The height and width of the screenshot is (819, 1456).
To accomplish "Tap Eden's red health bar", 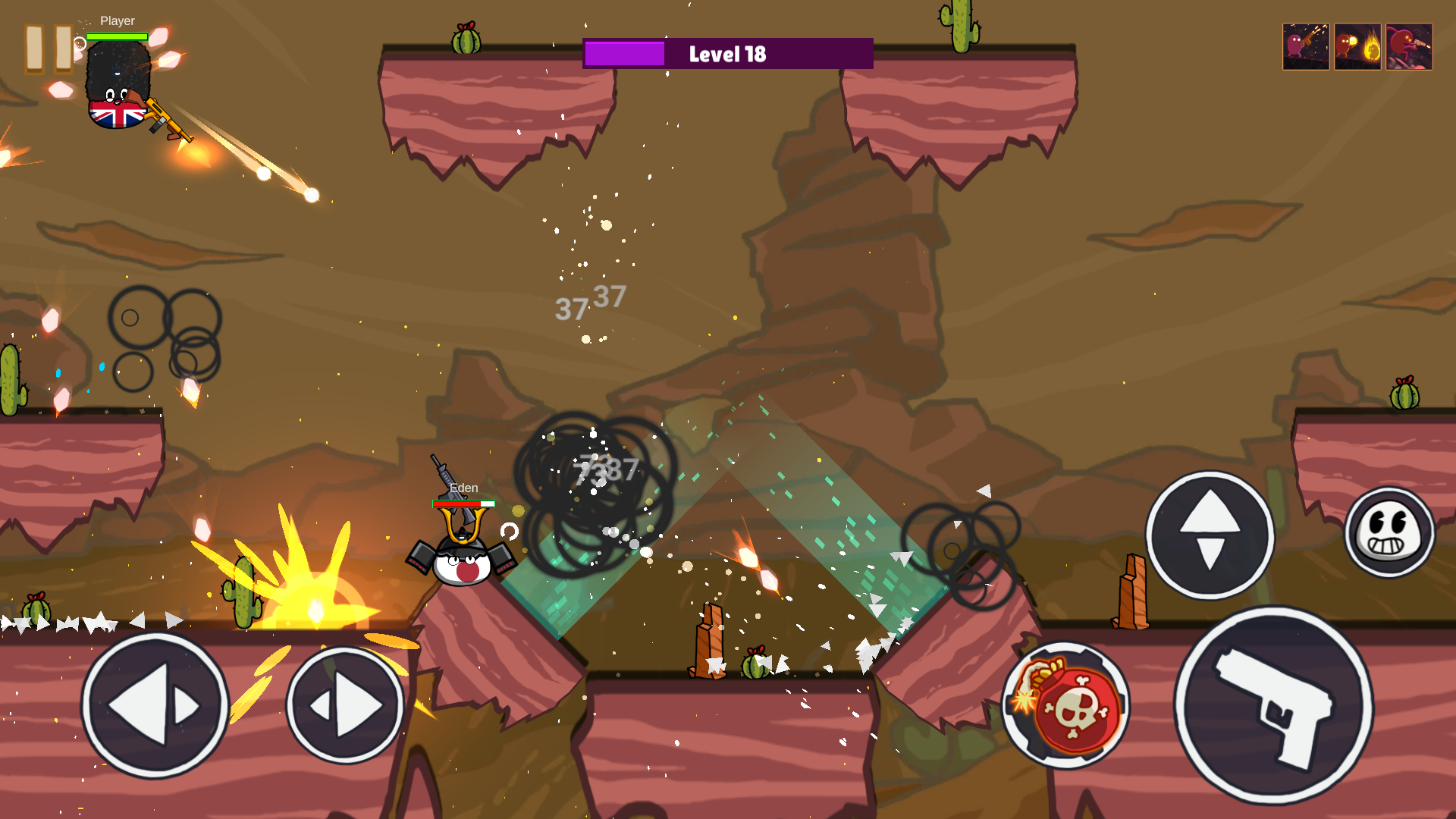I will tap(463, 502).
